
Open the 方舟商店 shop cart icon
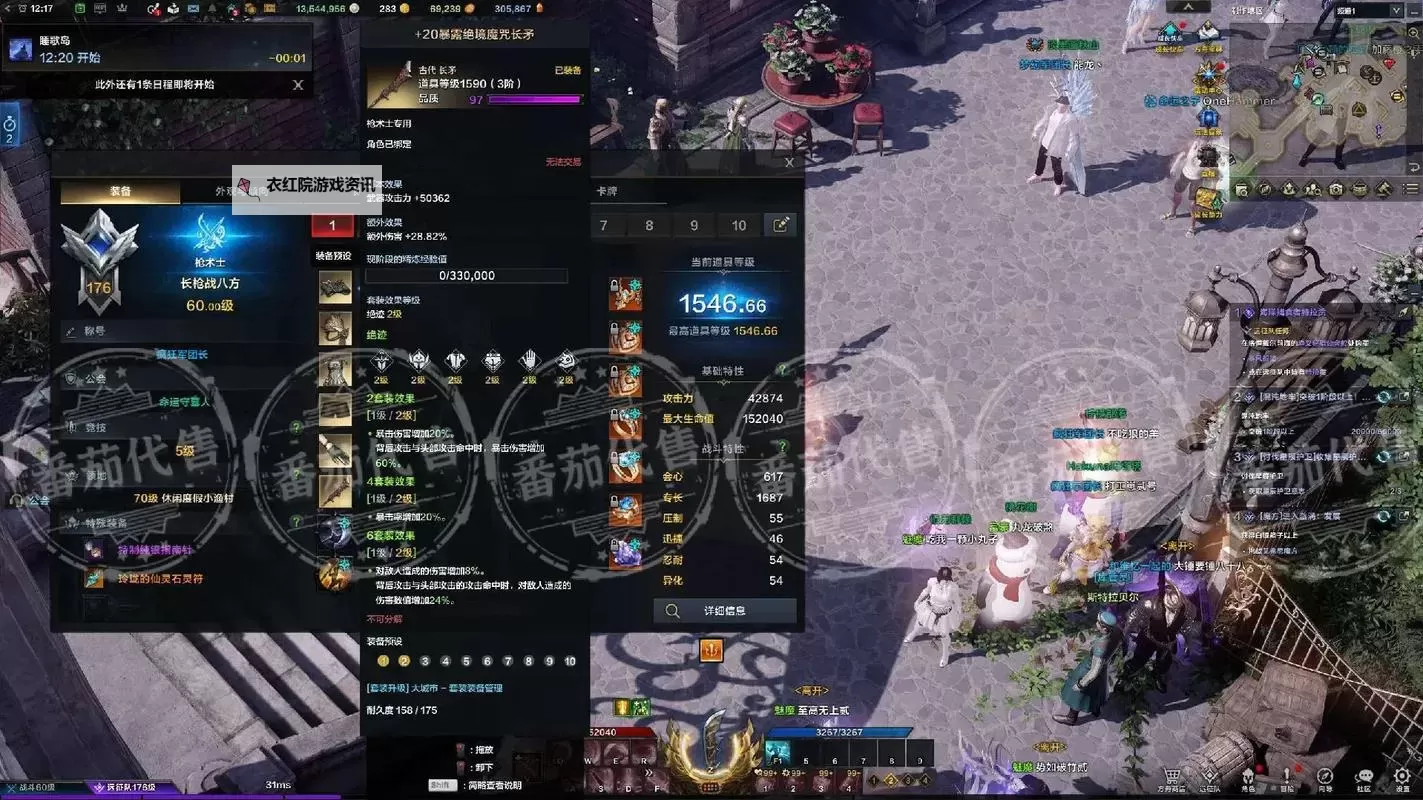pyautogui.click(x=1171, y=774)
